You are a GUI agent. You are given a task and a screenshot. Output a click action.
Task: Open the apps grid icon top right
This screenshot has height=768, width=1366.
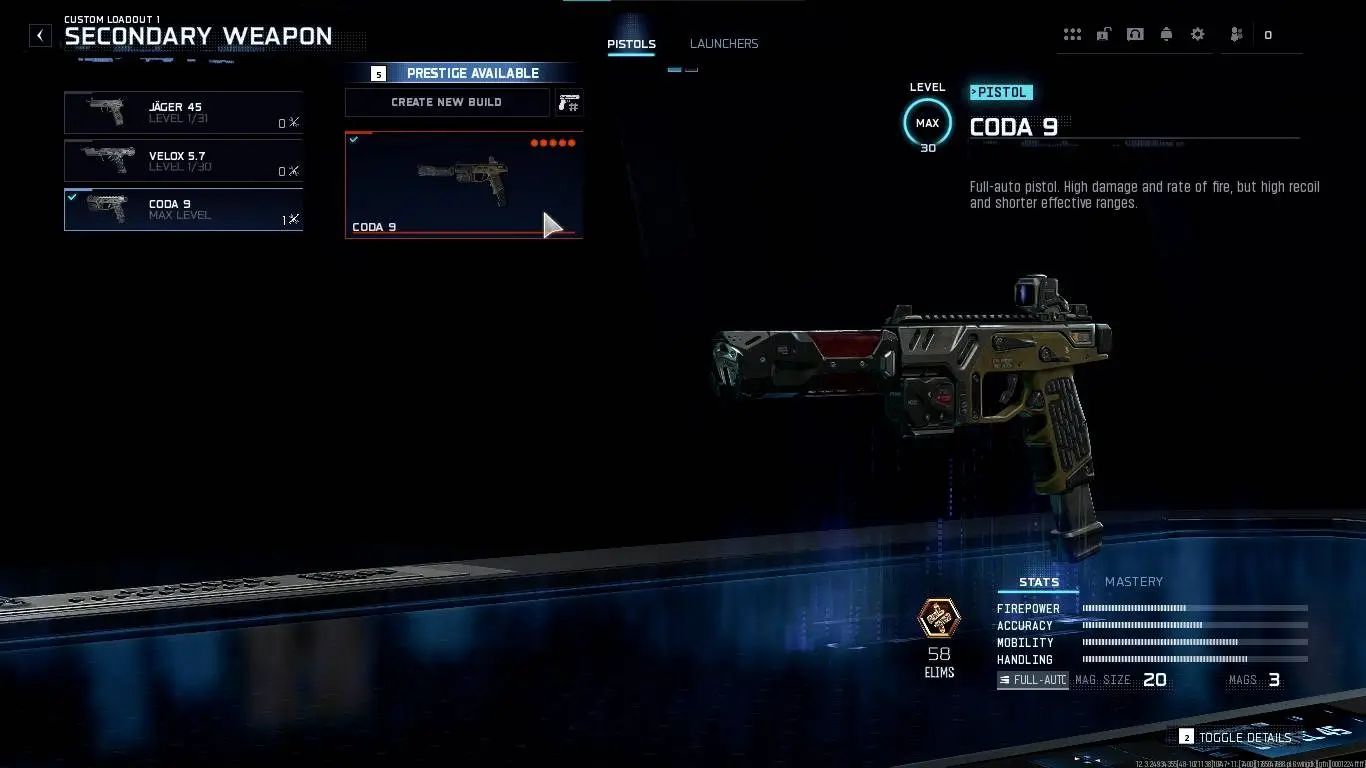1072,34
